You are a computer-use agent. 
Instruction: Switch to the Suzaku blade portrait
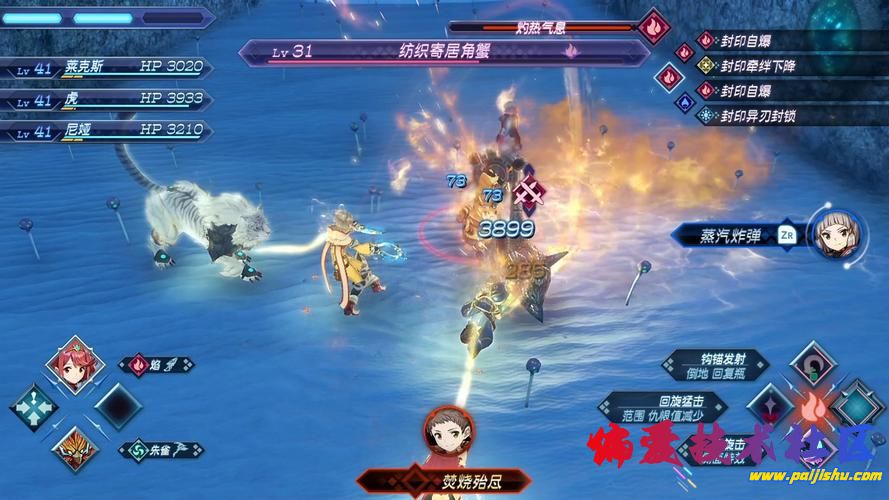[75, 449]
